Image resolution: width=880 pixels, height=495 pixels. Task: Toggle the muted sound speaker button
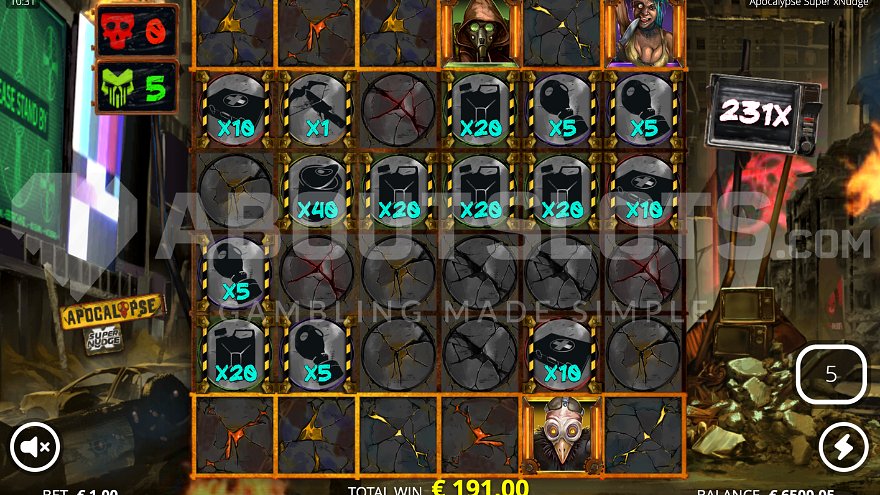[x=35, y=448]
